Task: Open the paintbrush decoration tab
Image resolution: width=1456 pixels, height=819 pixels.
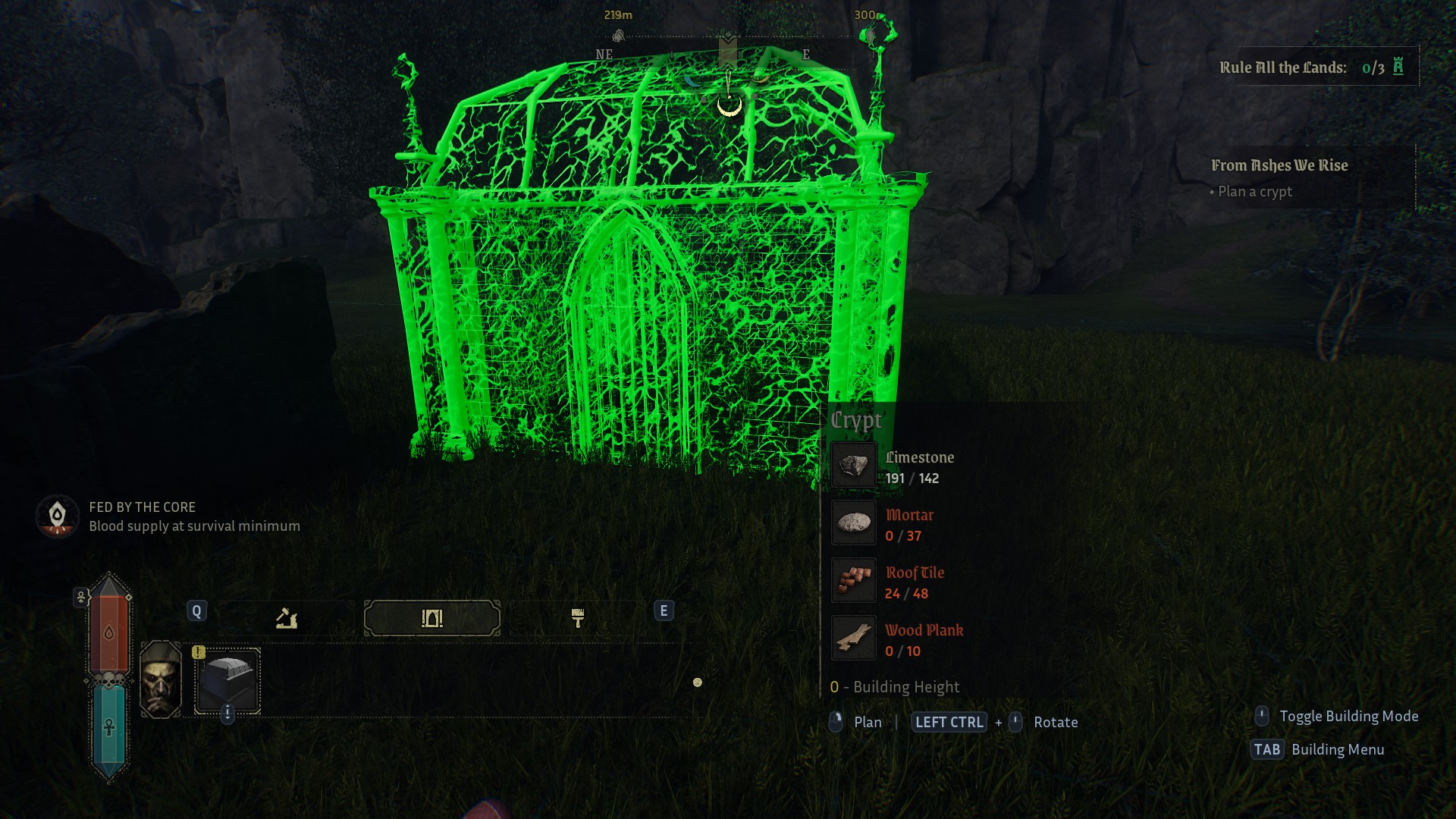Action: [577, 619]
